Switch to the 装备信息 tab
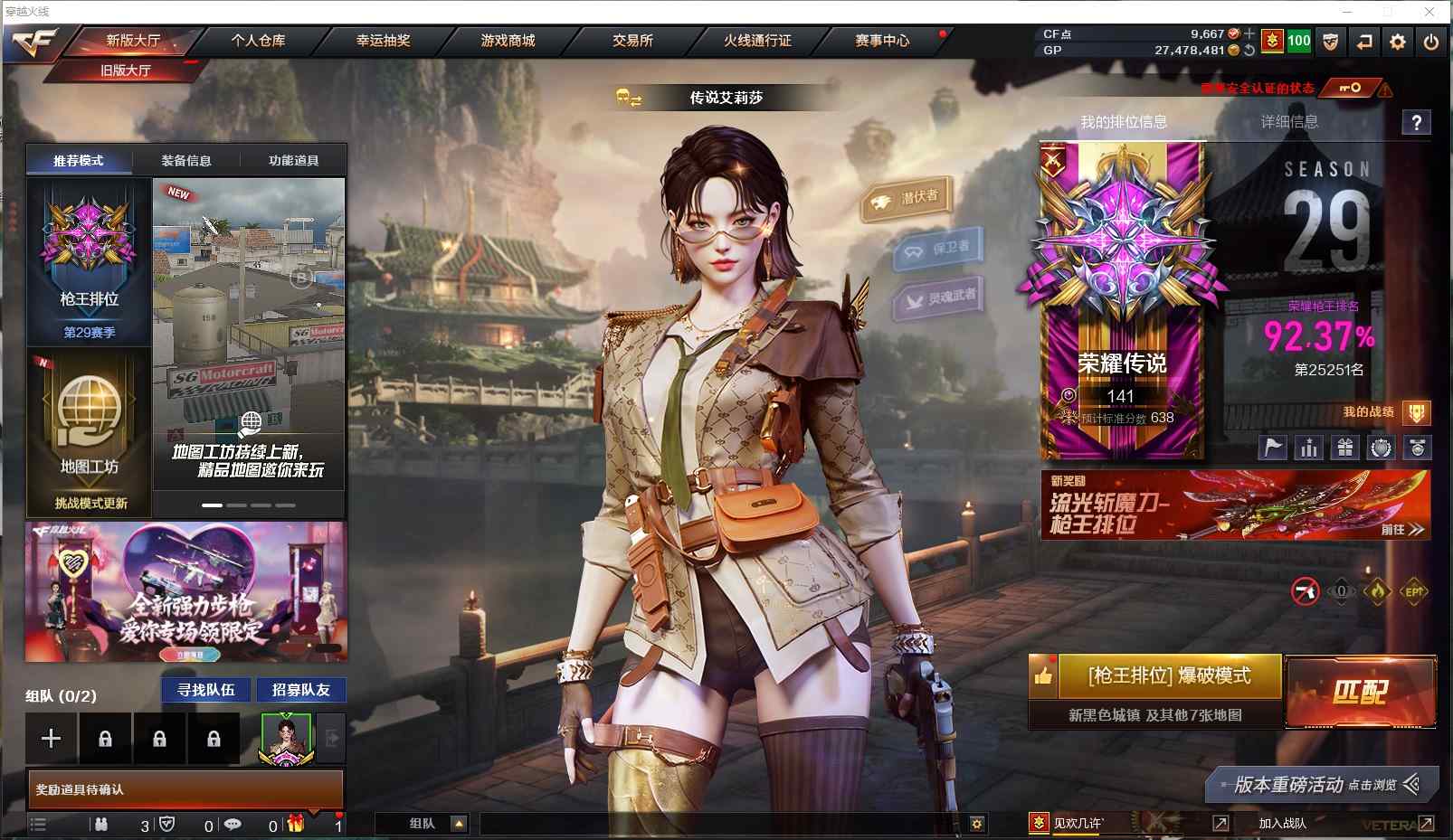Viewport: 1453px width, 840px height. tap(186, 161)
